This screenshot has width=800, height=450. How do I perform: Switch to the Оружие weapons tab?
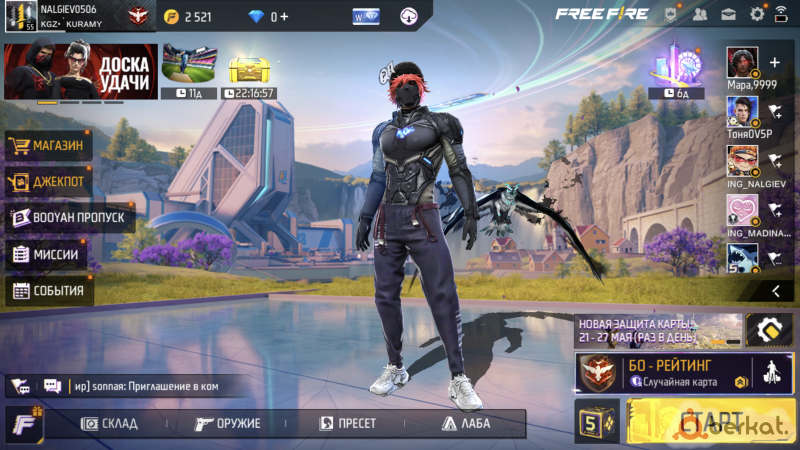click(x=228, y=423)
